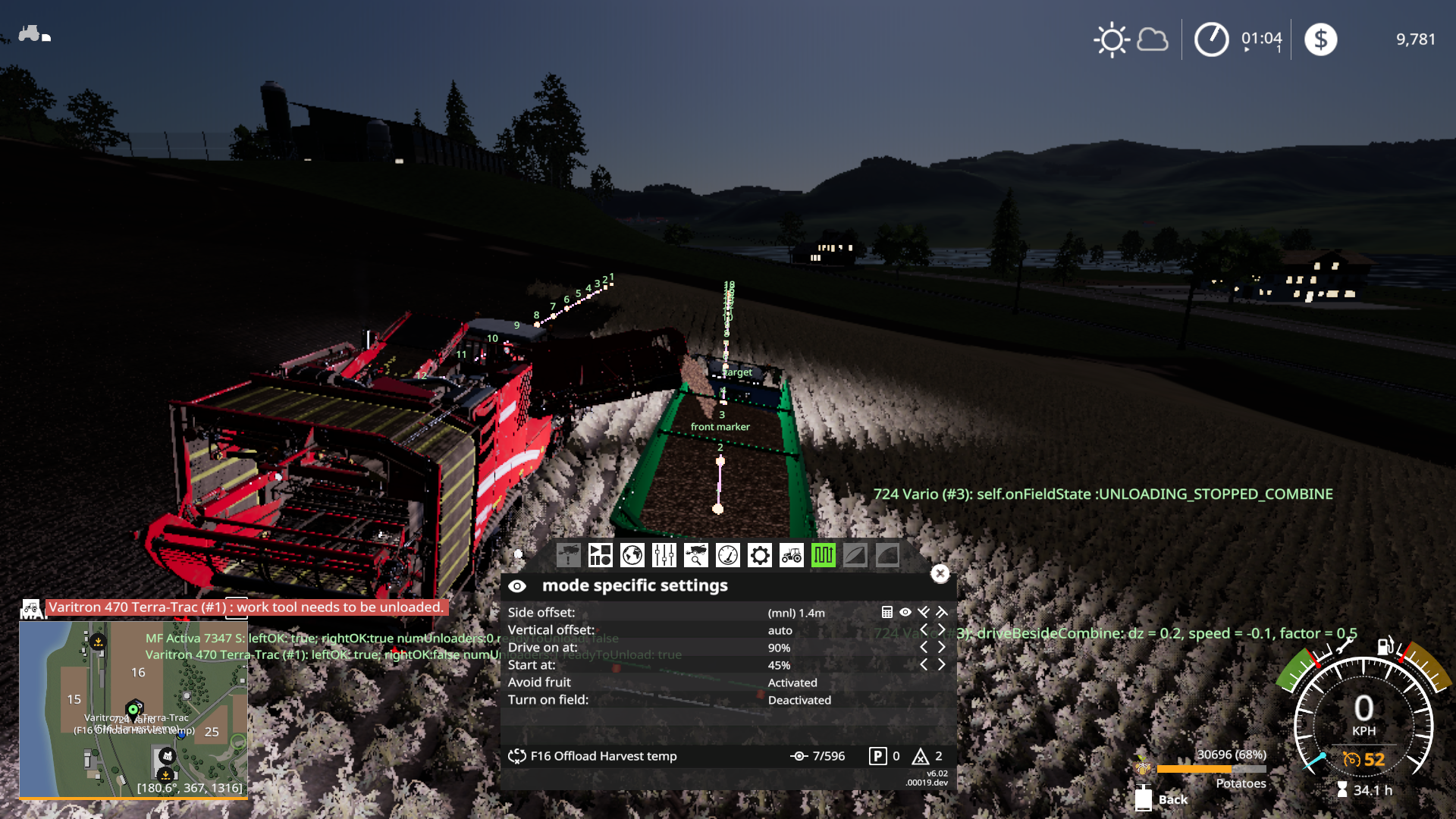Switch to the green course mode tab
The height and width of the screenshot is (819, 1456).
pos(824,555)
